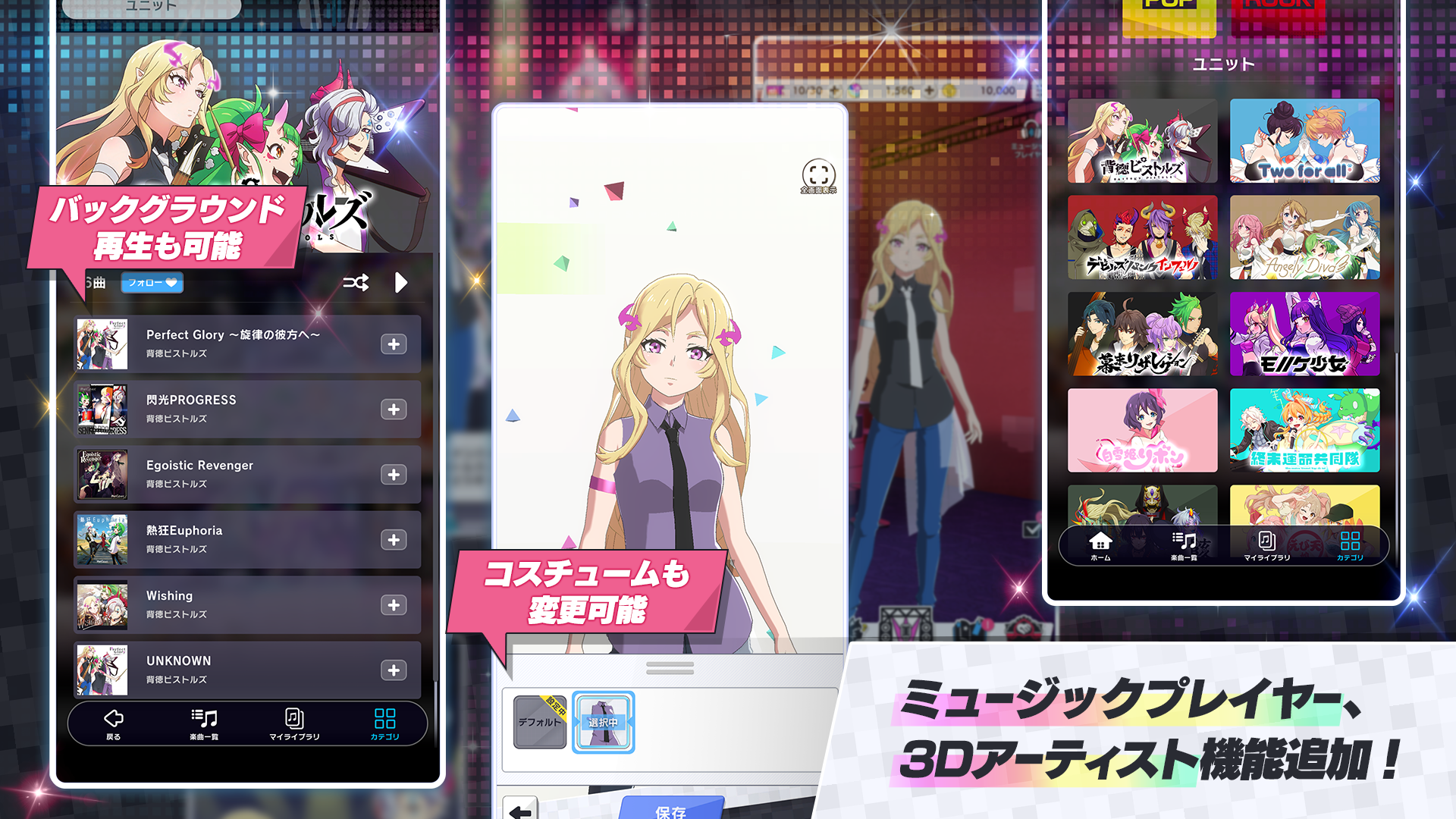Select the 選択中 costume option
This screenshot has height=819, width=1456.
[603, 720]
